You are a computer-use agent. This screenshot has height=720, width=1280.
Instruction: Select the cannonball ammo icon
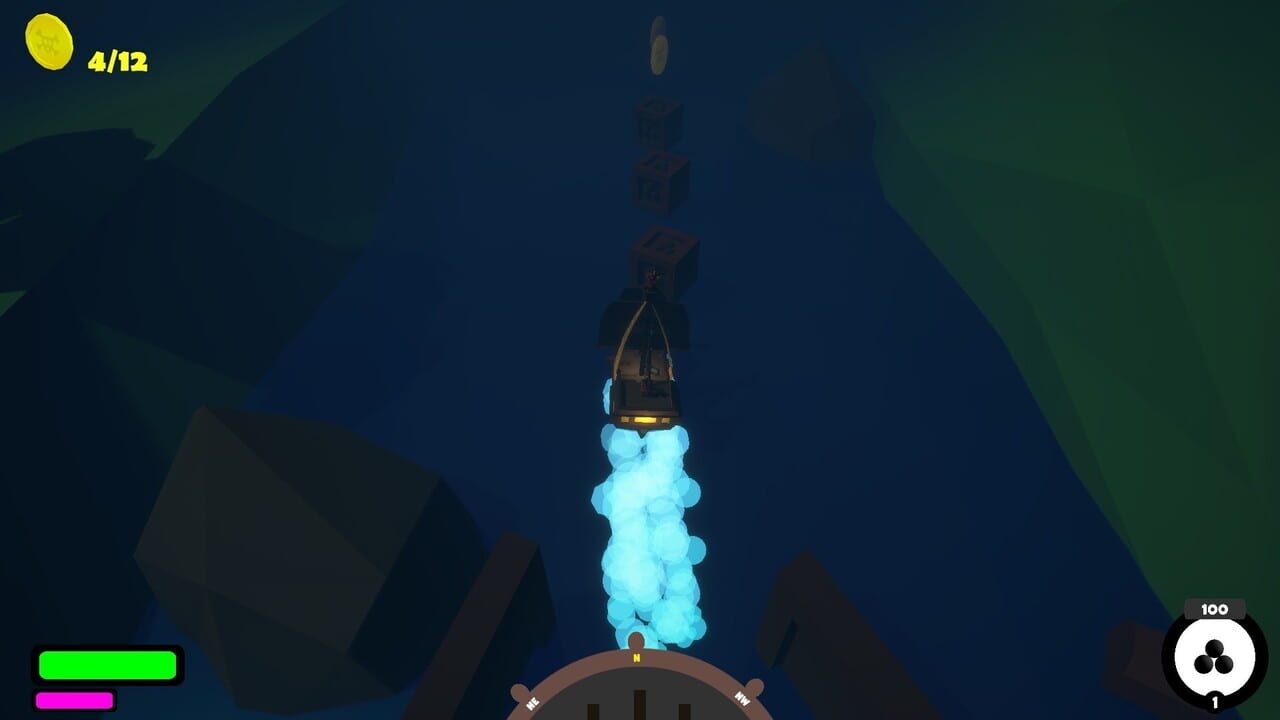(x=1214, y=656)
